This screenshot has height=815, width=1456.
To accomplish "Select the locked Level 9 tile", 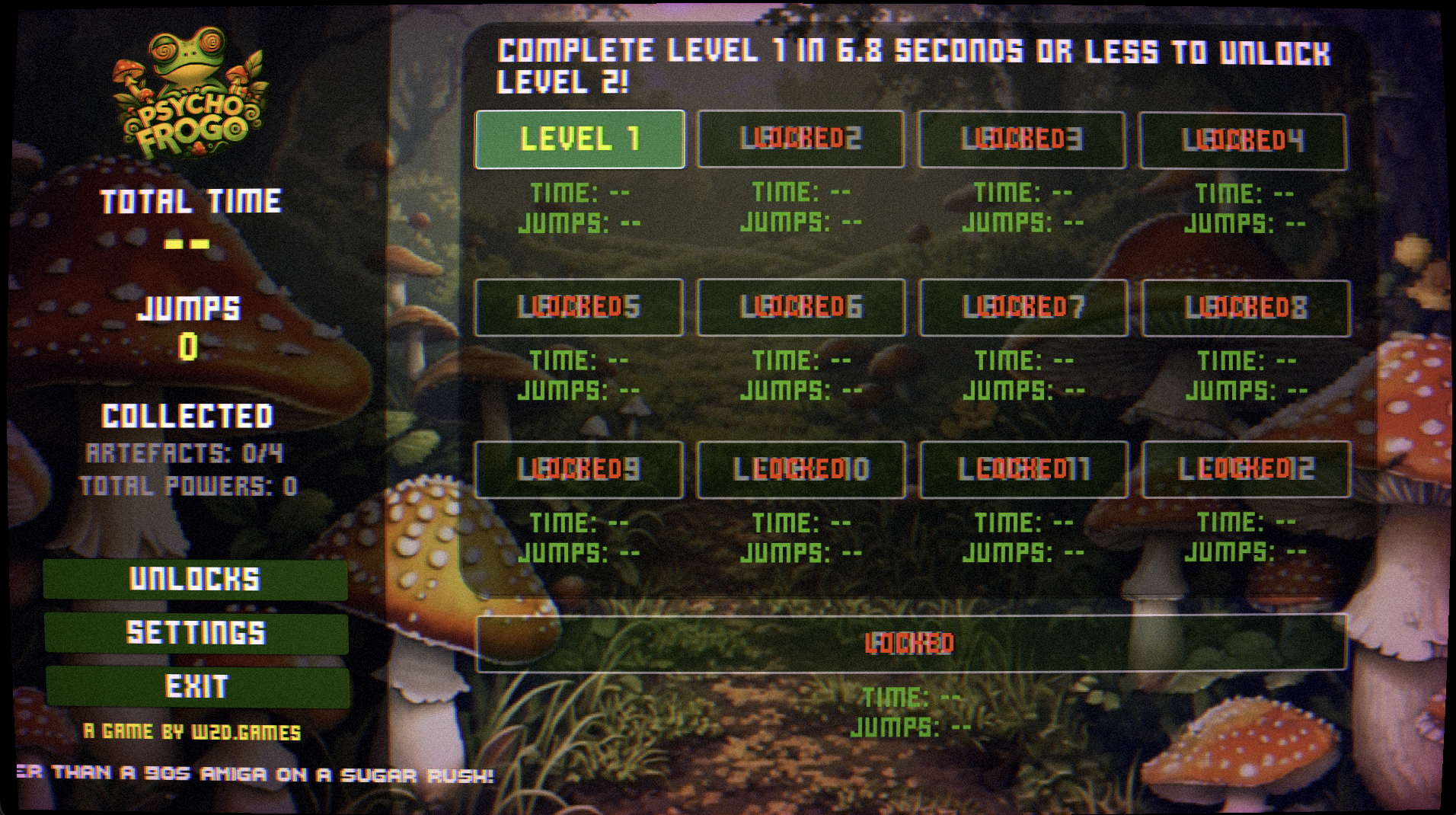I will click(x=579, y=470).
